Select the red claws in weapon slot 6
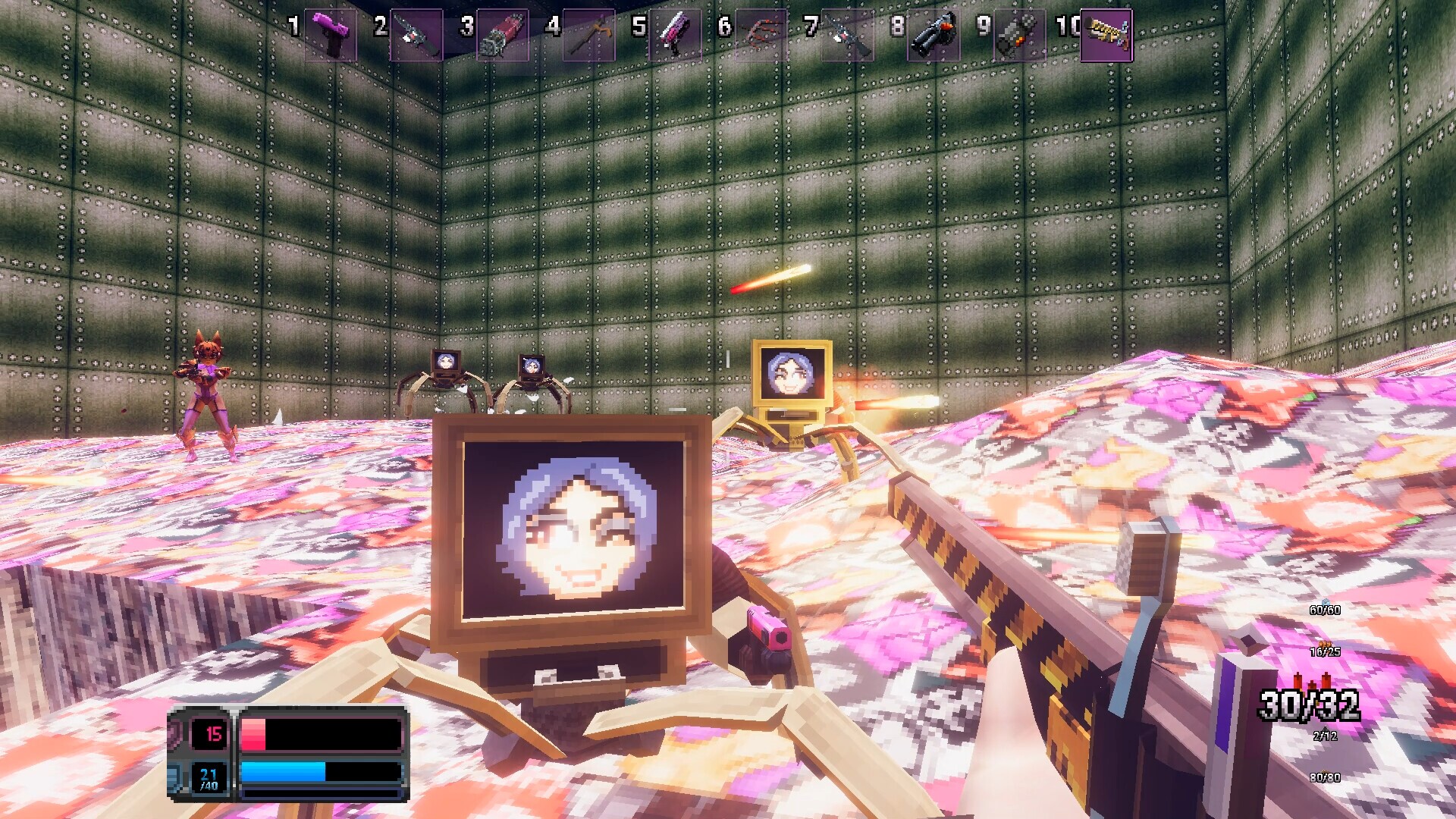Viewport: 1456px width, 819px height. click(x=762, y=34)
